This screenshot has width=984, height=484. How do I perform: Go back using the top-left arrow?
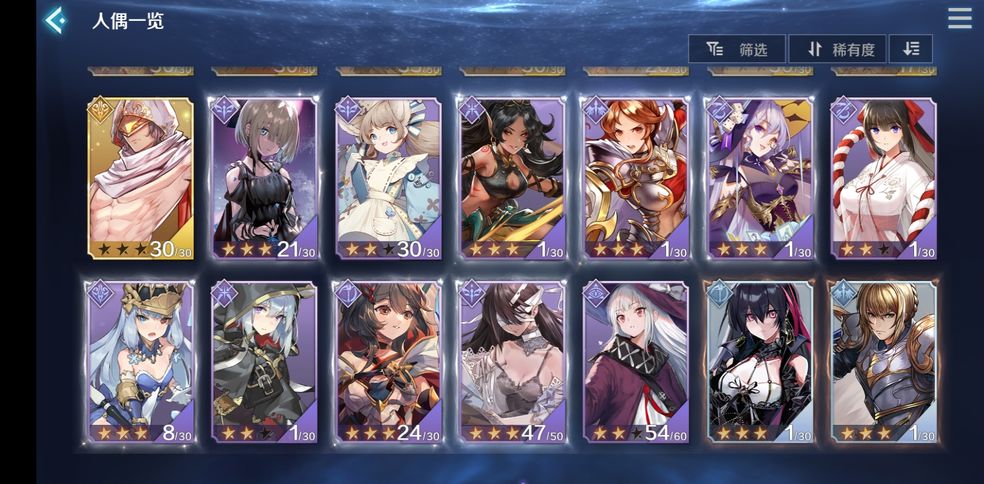56,20
